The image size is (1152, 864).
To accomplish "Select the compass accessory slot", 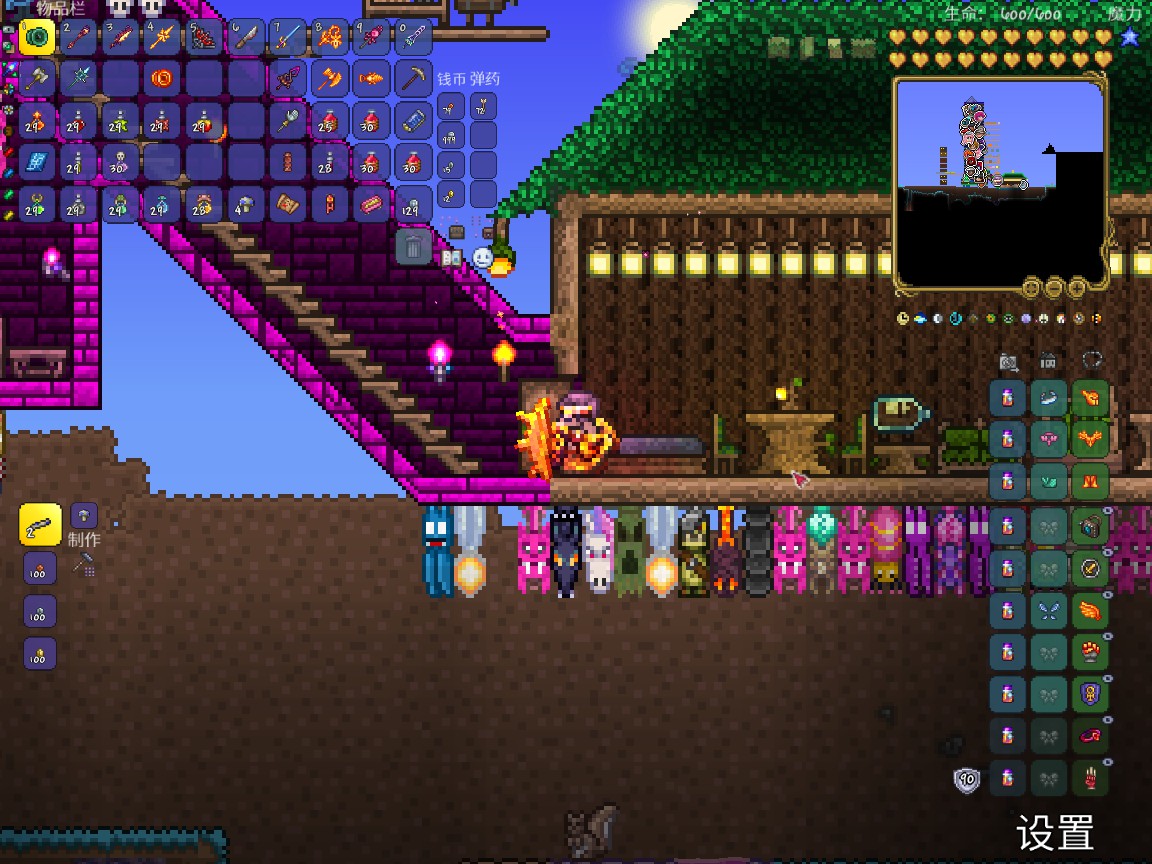I will [1090, 568].
